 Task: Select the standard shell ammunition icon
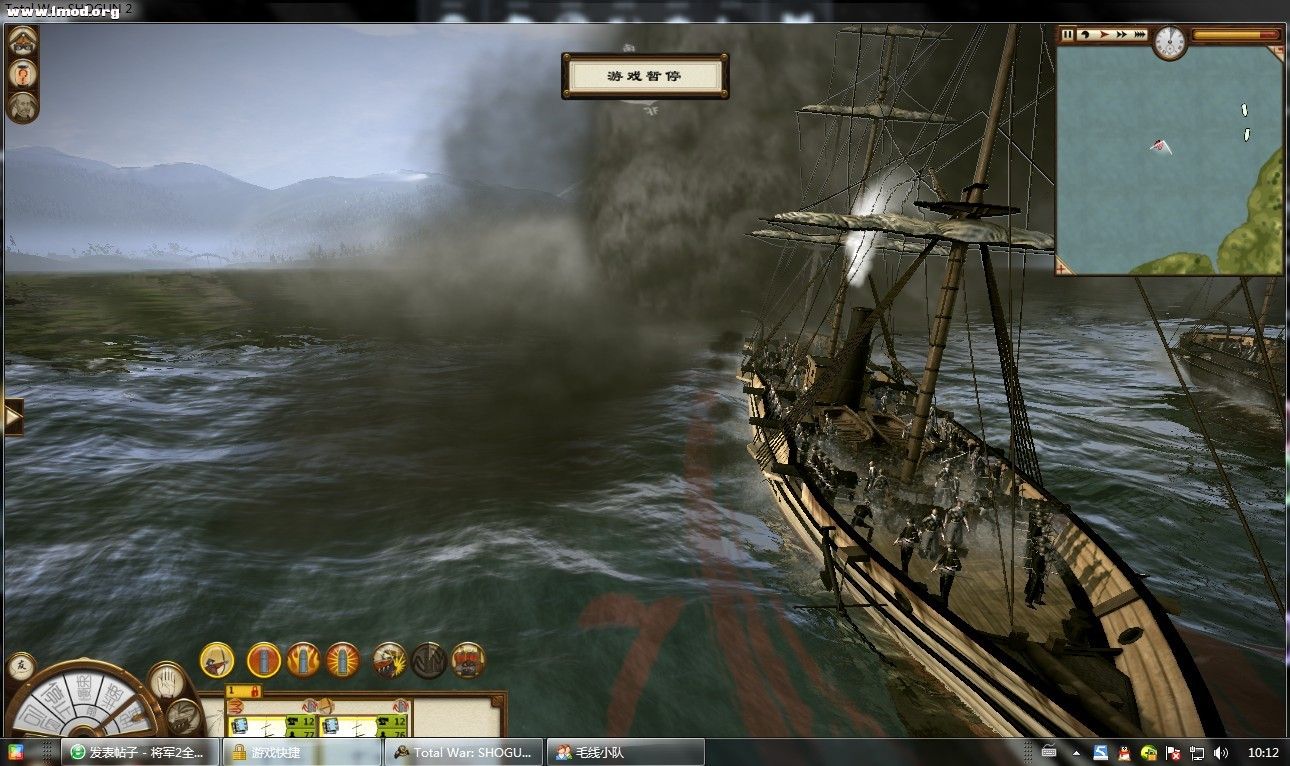[x=264, y=660]
